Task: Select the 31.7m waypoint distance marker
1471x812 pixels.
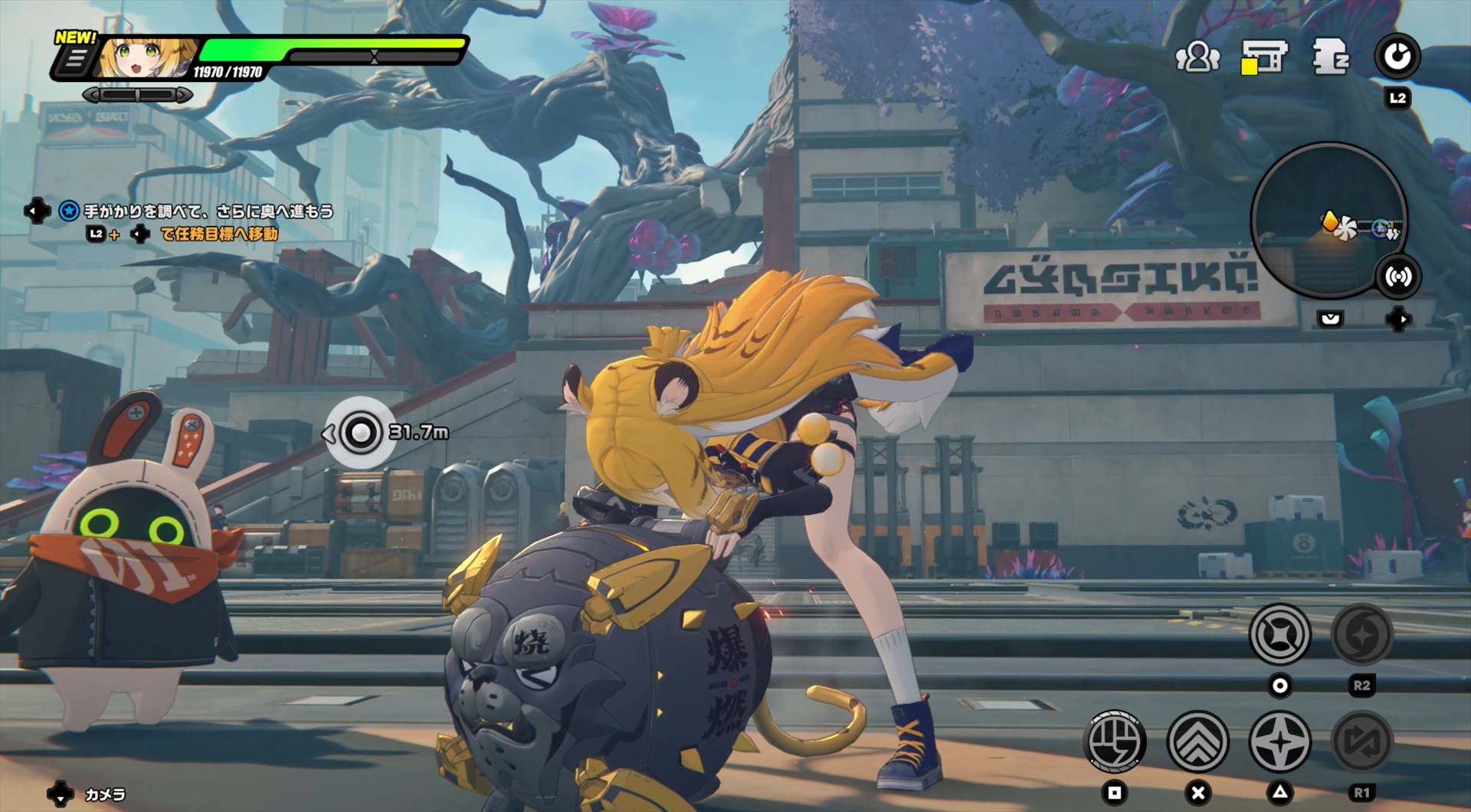Action: tap(360, 433)
